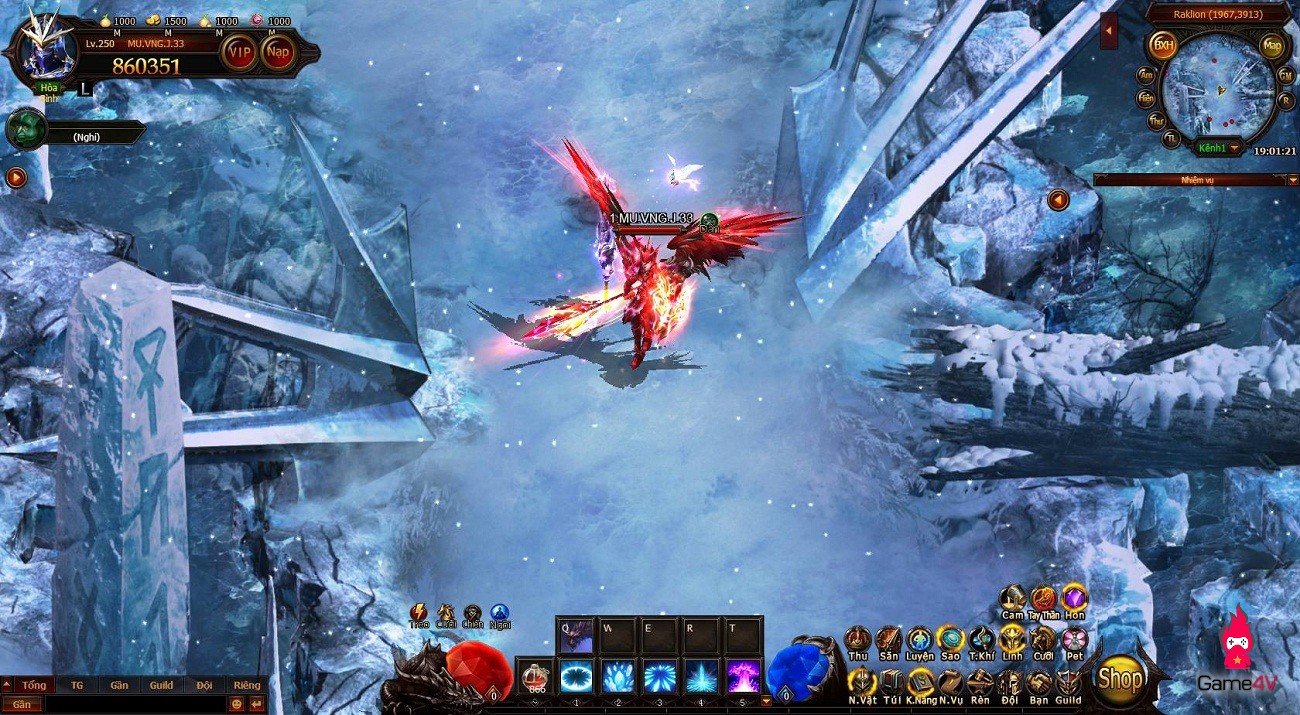
Task: Open the Túi bag icon
Action: [x=891, y=682]
